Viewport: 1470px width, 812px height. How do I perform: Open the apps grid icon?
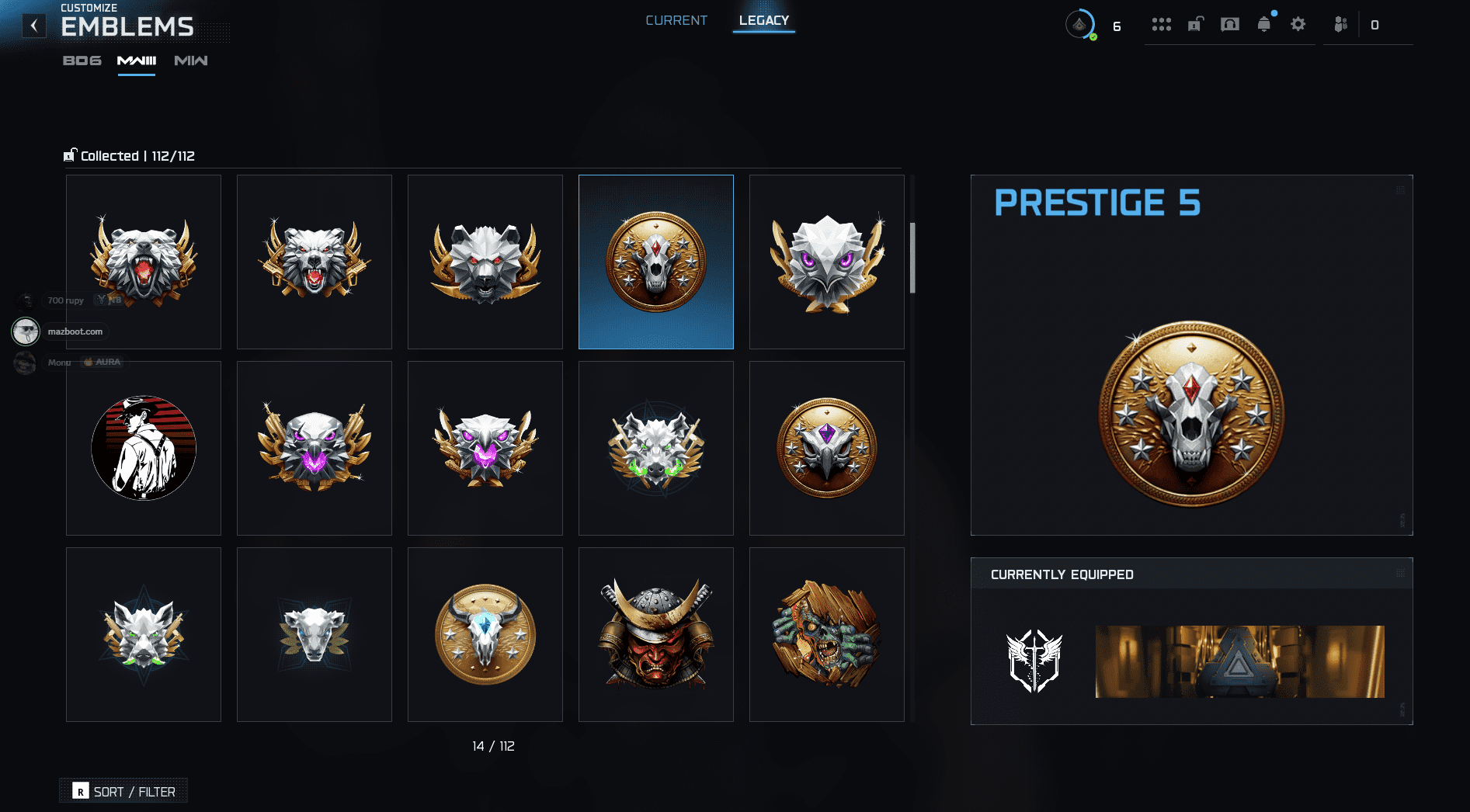point(1161,24)
